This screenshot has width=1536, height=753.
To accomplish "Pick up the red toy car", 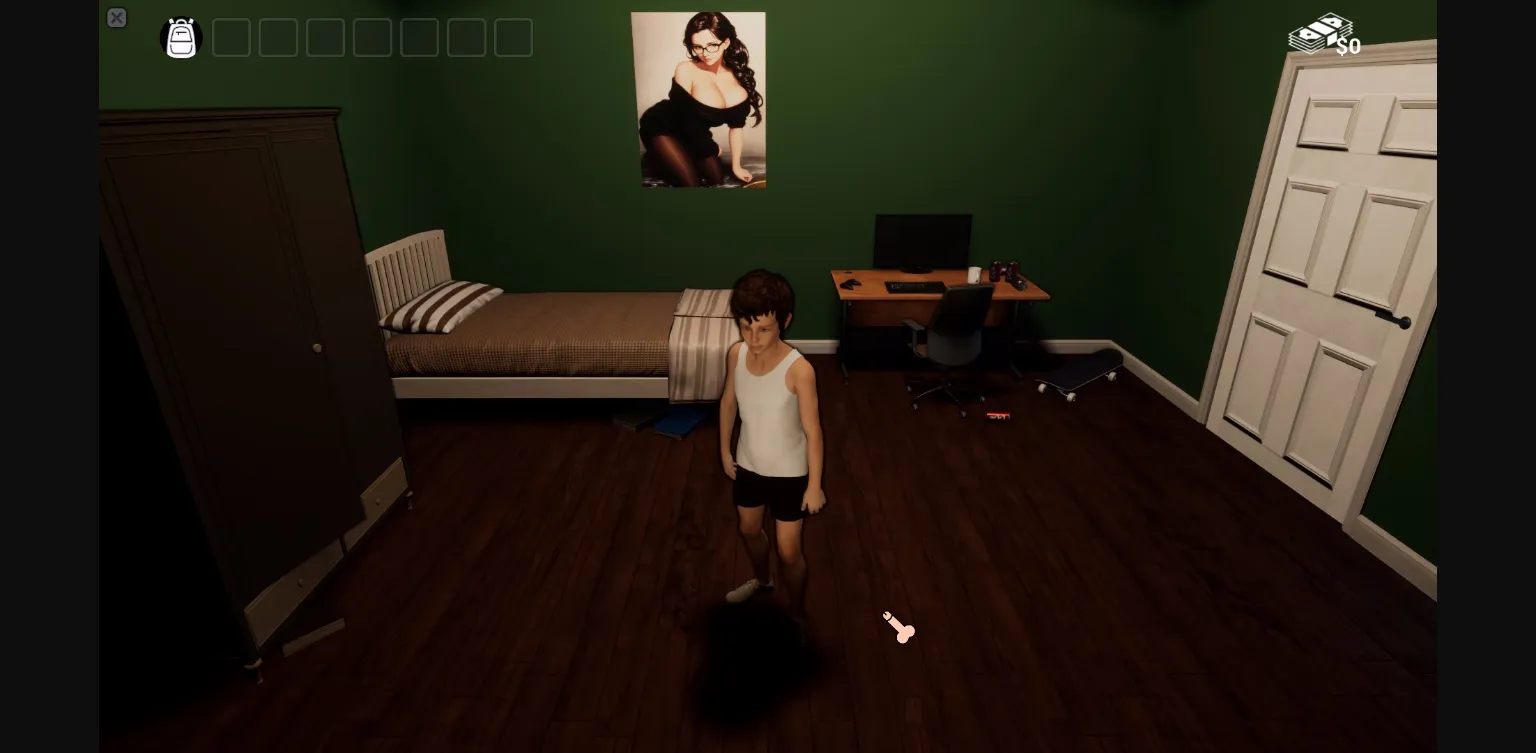I will [x=996, y=416].
